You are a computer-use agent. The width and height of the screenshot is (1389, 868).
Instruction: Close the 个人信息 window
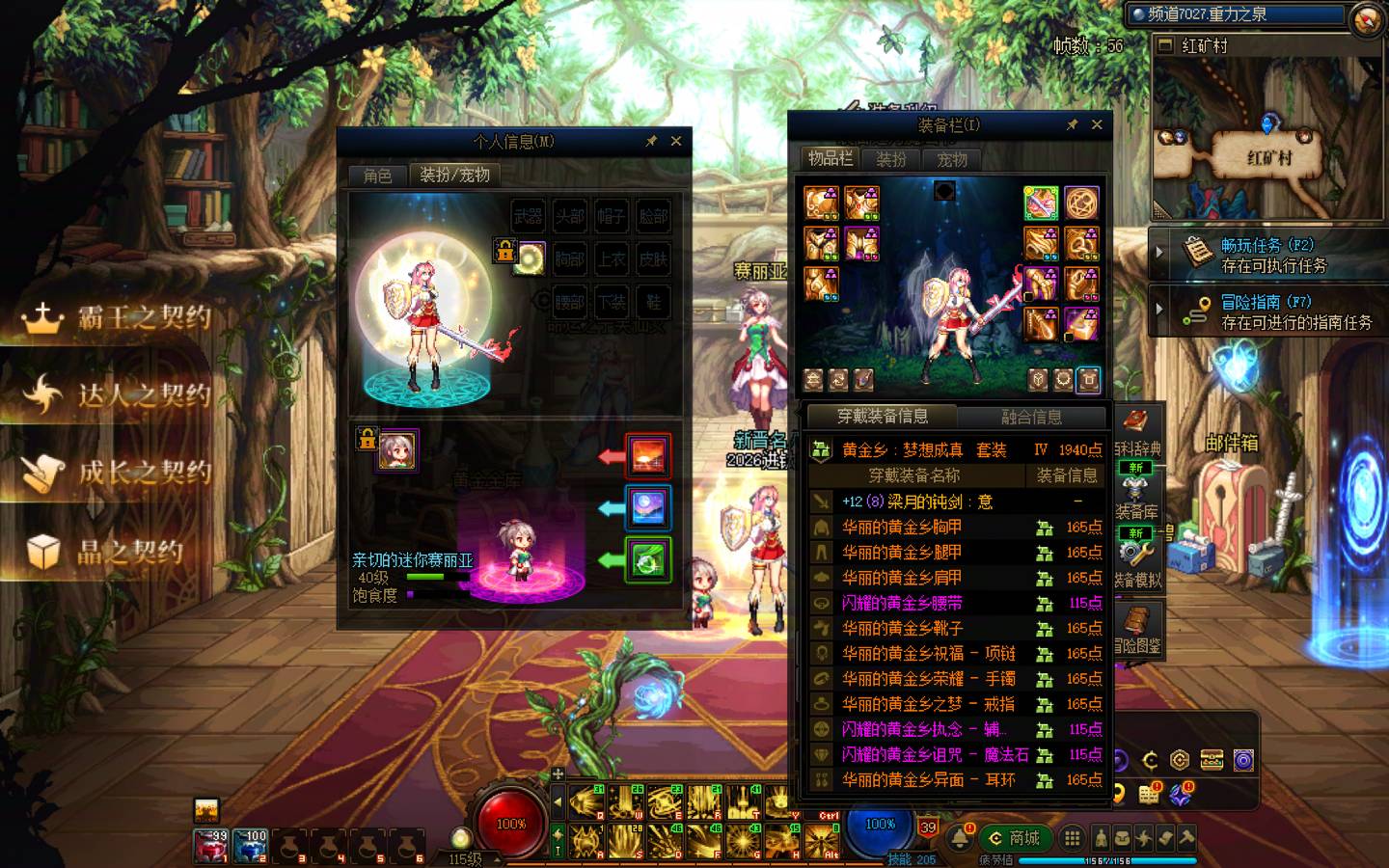pos(676,141)
